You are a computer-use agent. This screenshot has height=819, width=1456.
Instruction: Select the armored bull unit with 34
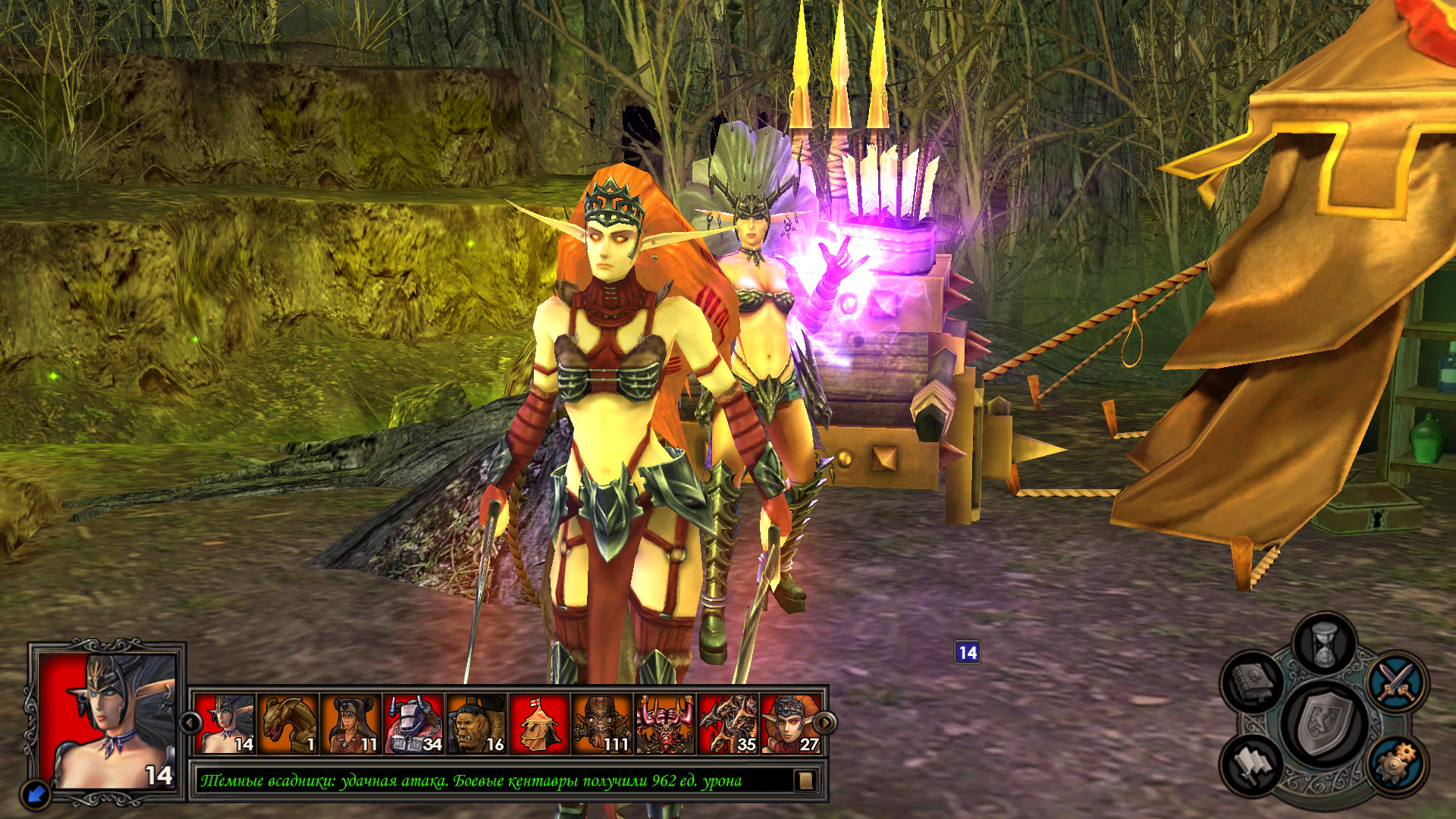[x=414, y=724]
